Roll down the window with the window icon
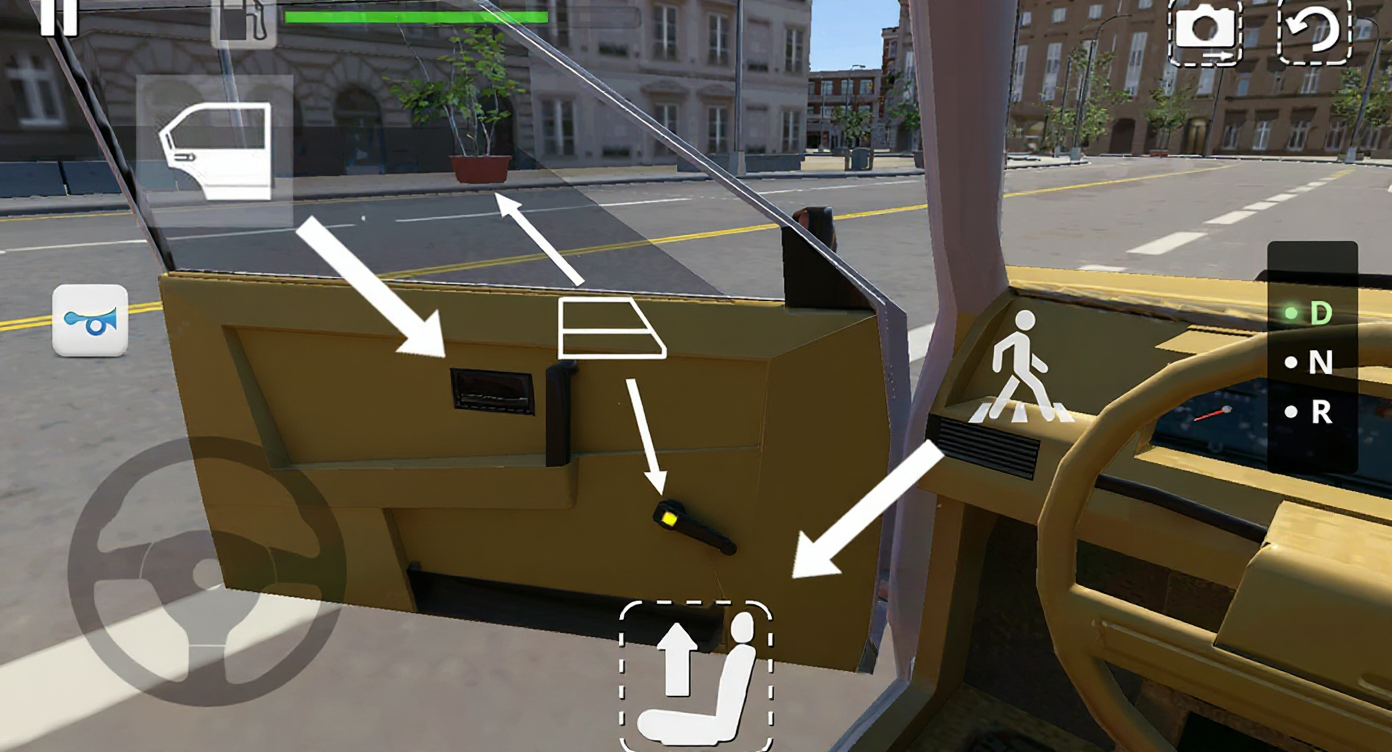The image size is (1392, 752). (x=611, y=327)
